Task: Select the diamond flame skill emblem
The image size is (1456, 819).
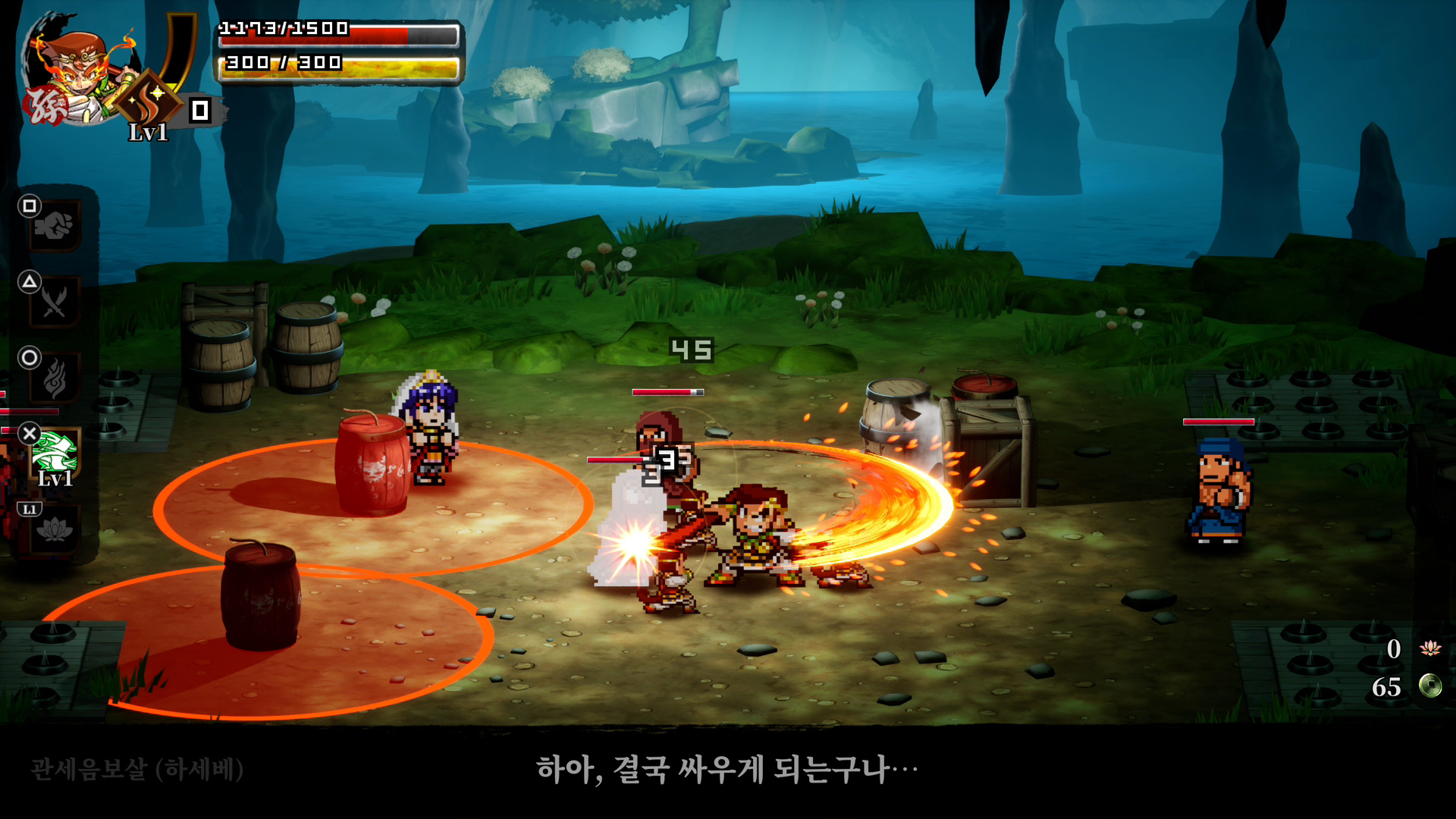Action: click(x=149, y=99)
